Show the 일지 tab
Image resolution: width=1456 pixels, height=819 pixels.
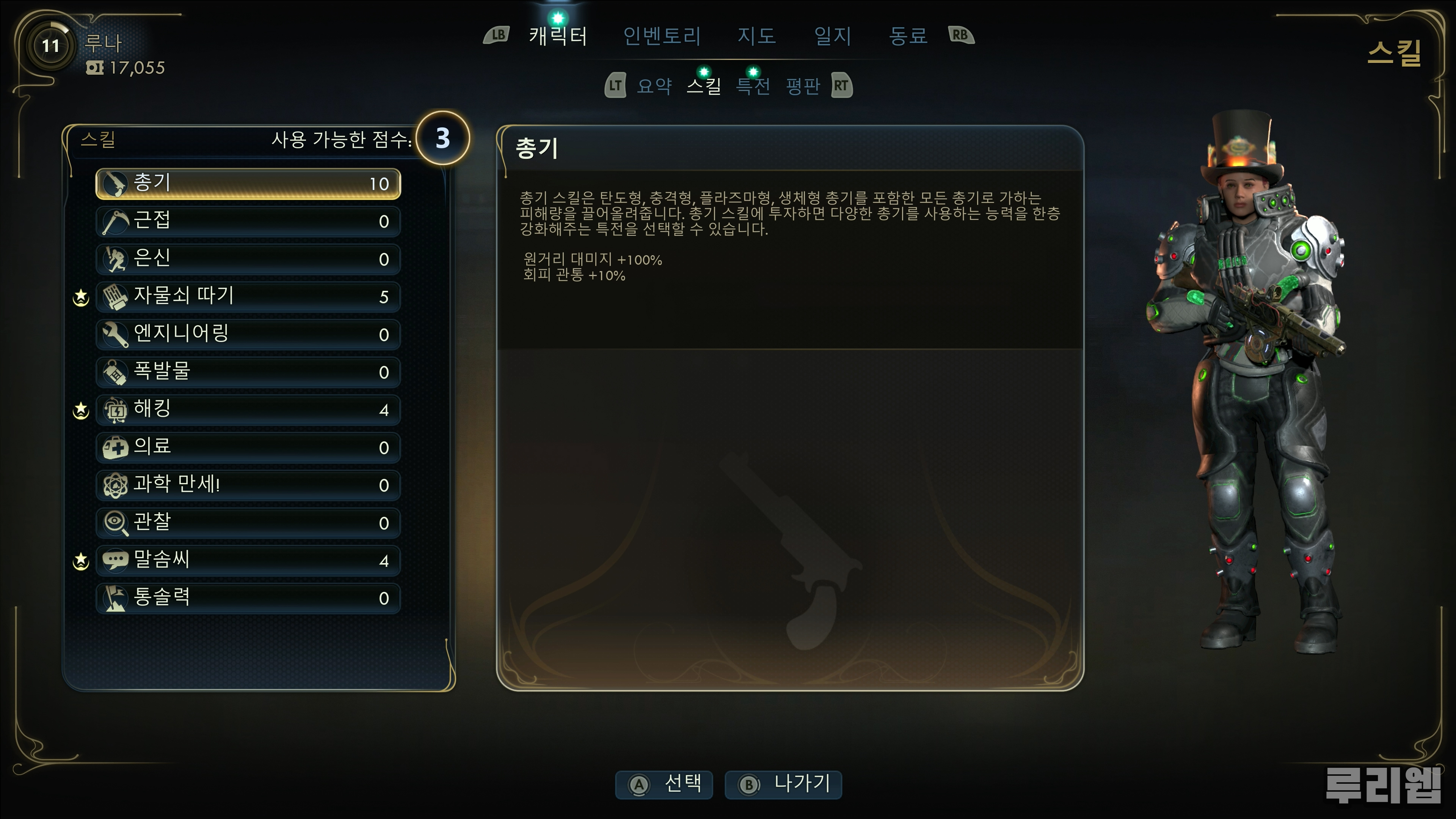833,36
